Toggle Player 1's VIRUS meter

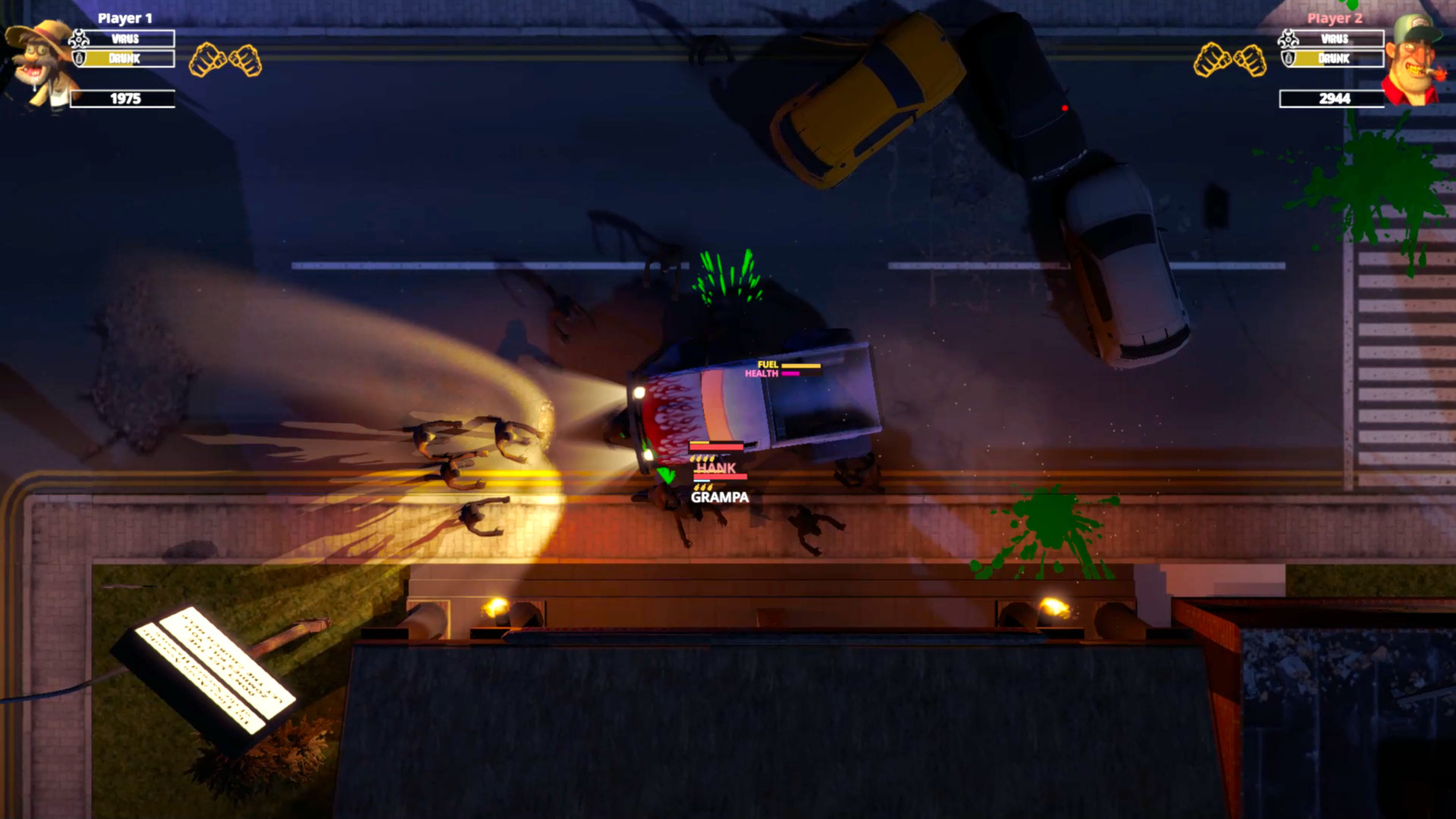click(127, 38)
